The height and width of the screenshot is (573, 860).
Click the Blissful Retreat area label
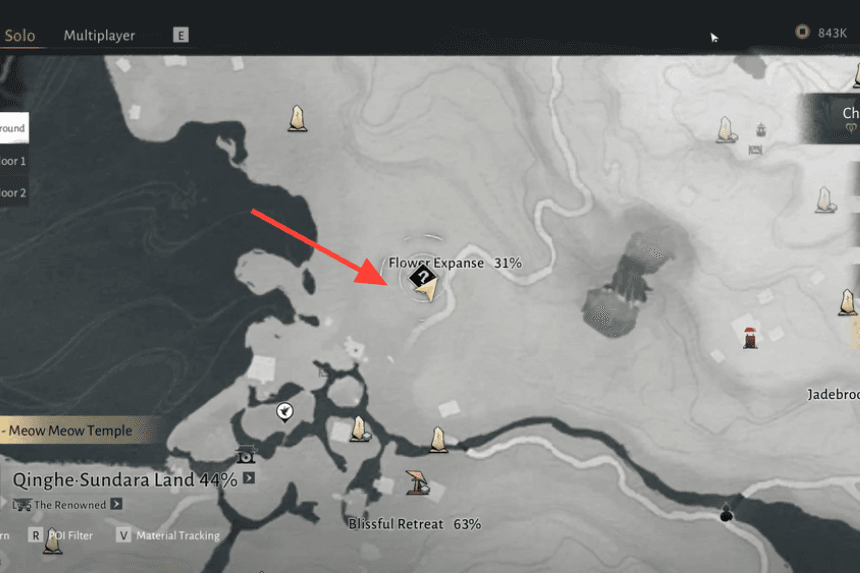click(x=414, y=524)
